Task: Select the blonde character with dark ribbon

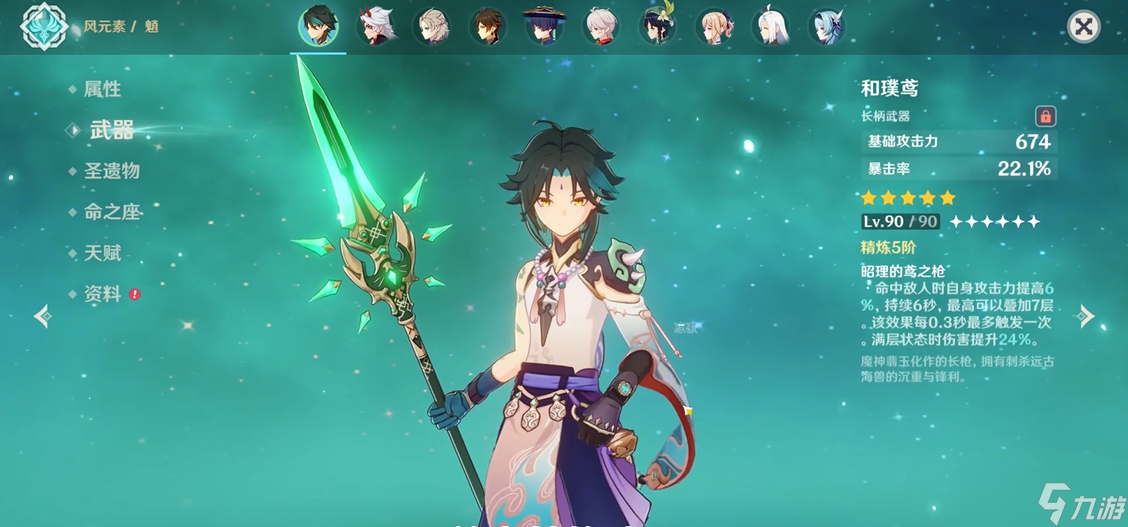Action: (715, 26)
